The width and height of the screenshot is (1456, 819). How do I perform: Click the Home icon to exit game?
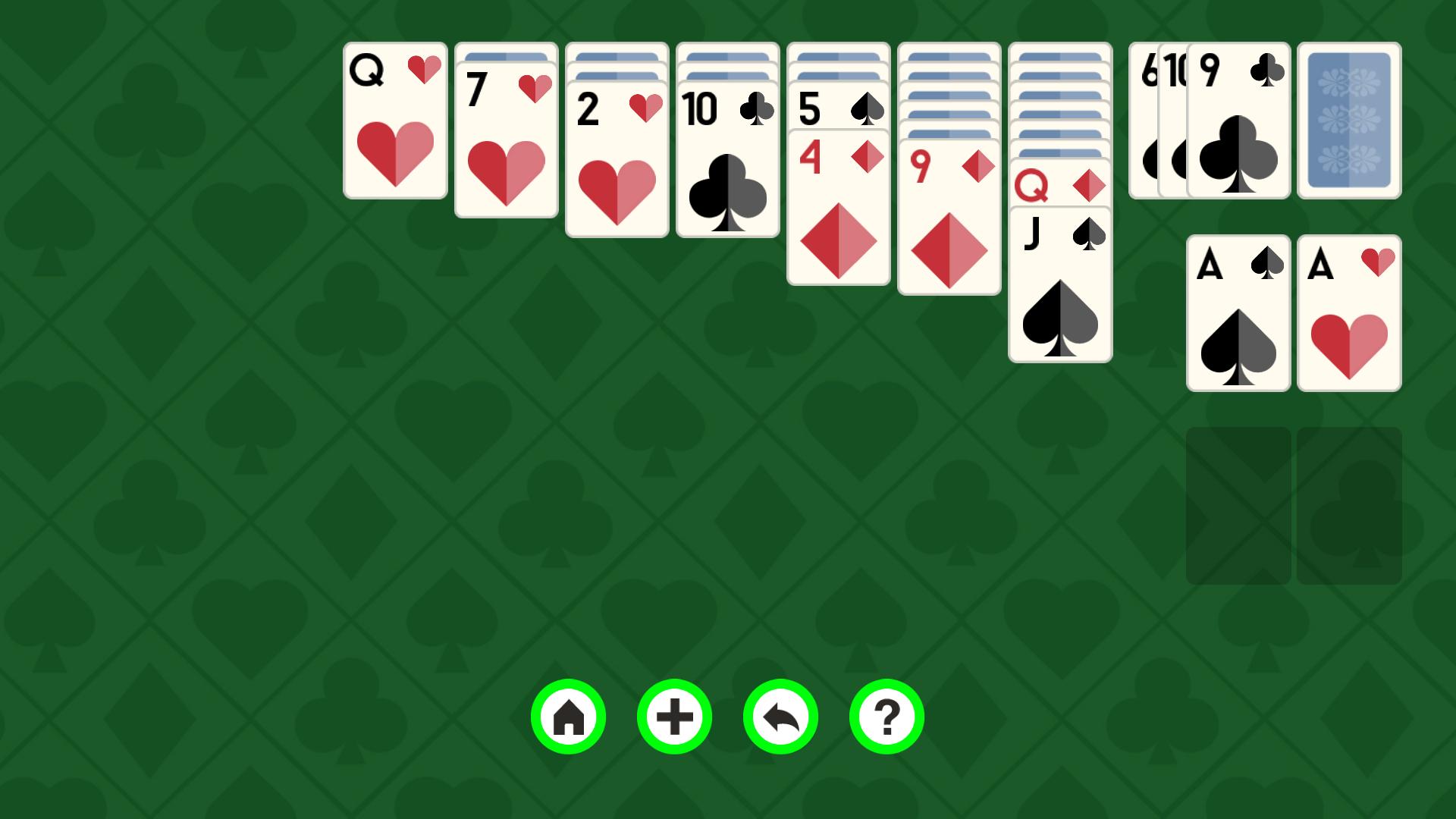(x=569, y=716)
